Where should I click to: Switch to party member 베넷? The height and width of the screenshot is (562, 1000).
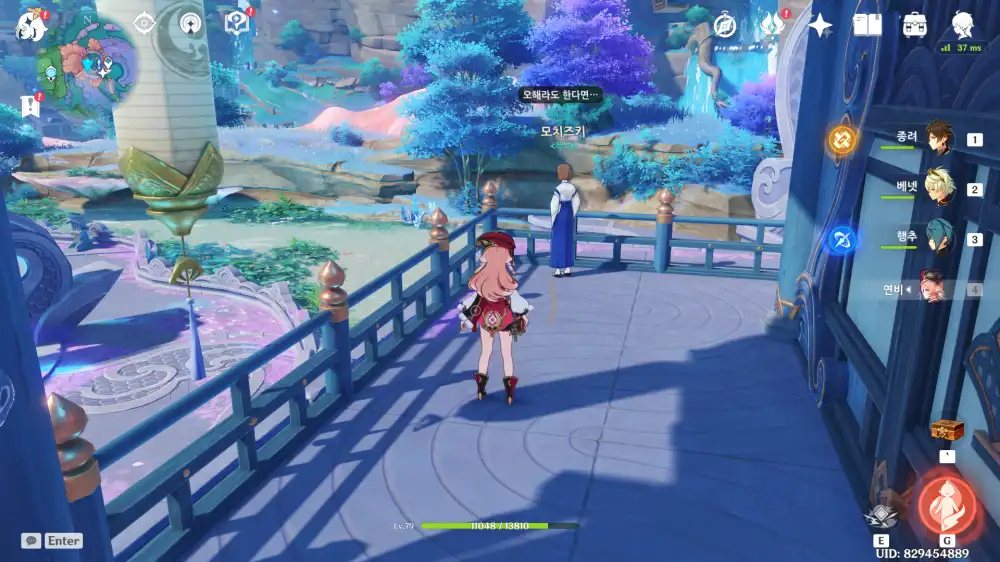(938, 188)
